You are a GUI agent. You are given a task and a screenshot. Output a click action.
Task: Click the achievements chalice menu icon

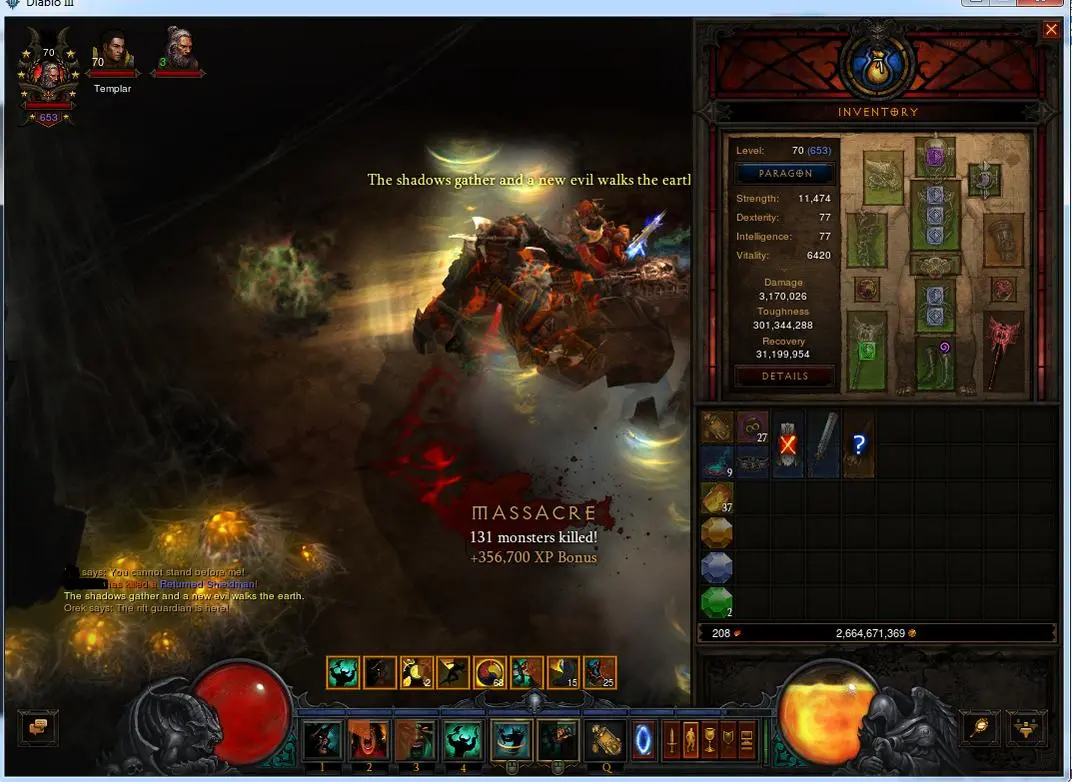click(x=709, y=741)
